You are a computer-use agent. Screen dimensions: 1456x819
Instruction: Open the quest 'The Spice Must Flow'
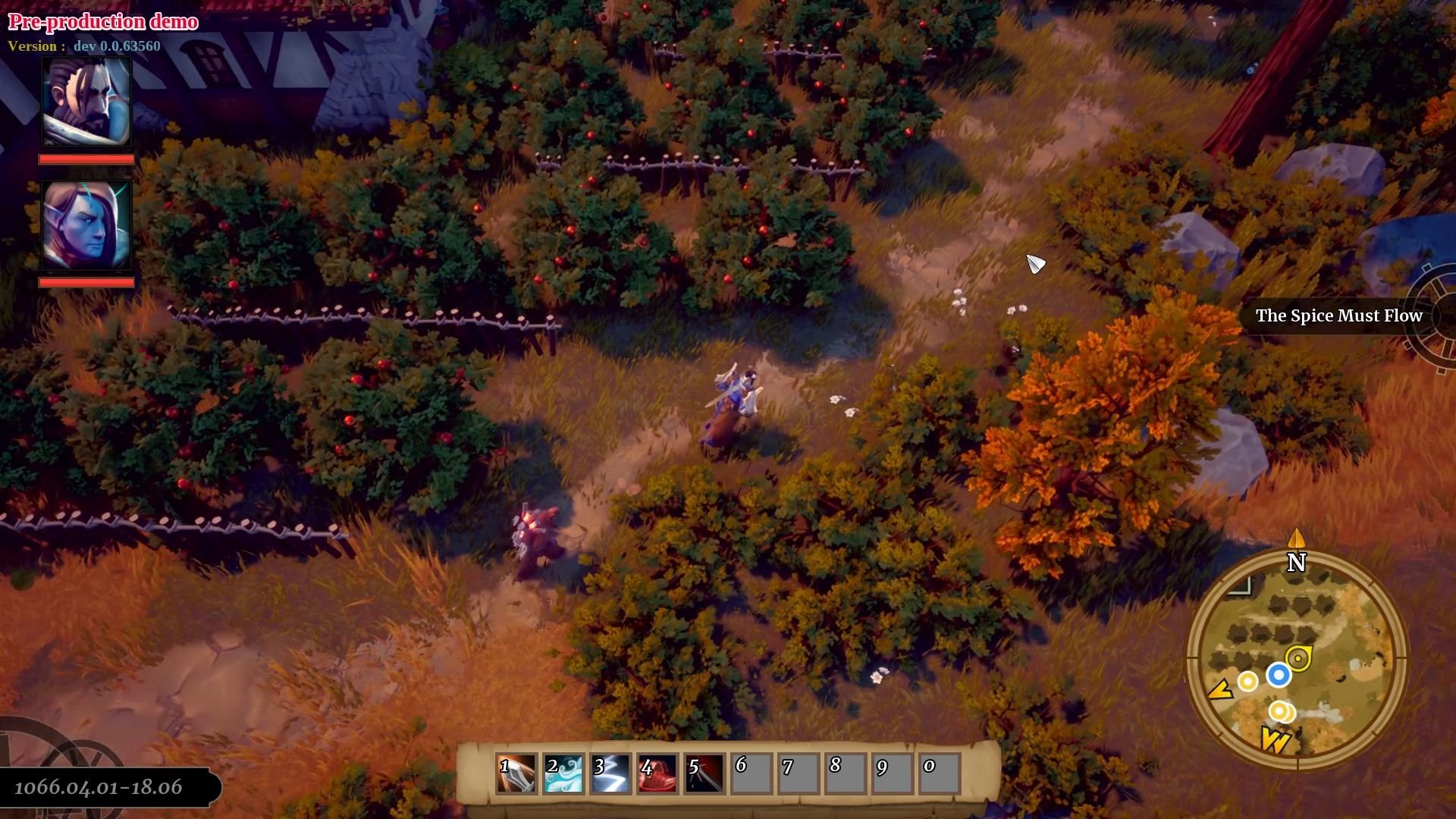point(1338,316)
